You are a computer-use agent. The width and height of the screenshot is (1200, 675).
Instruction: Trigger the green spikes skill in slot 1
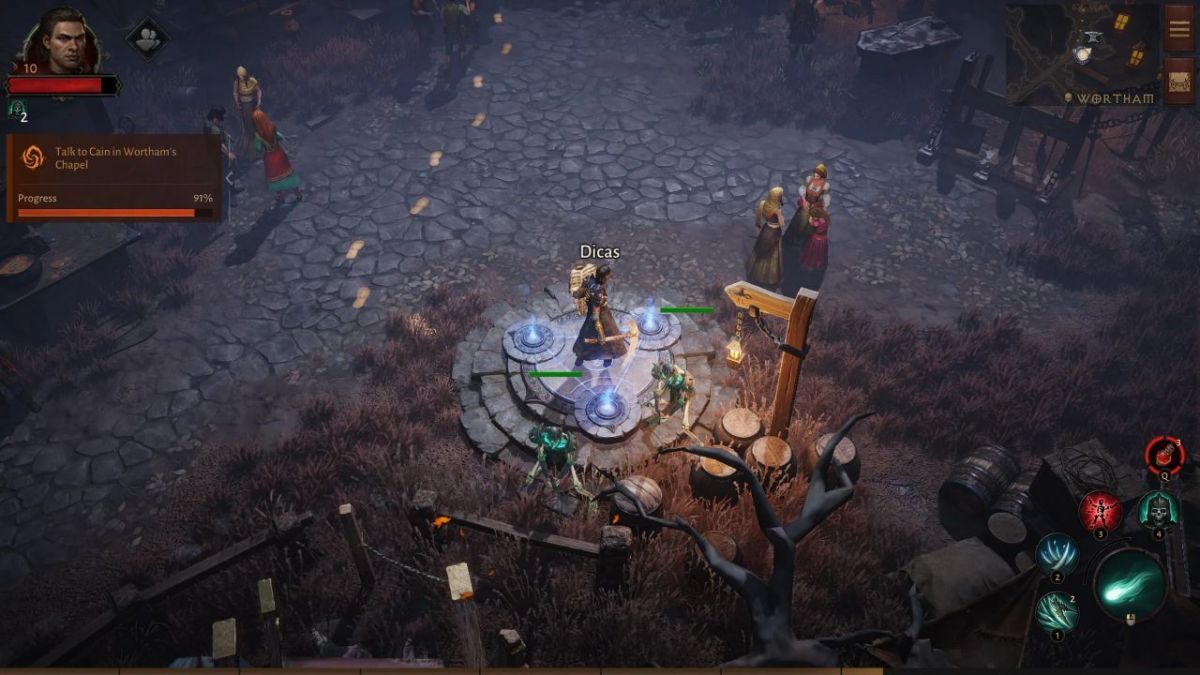coord(1055,612)
